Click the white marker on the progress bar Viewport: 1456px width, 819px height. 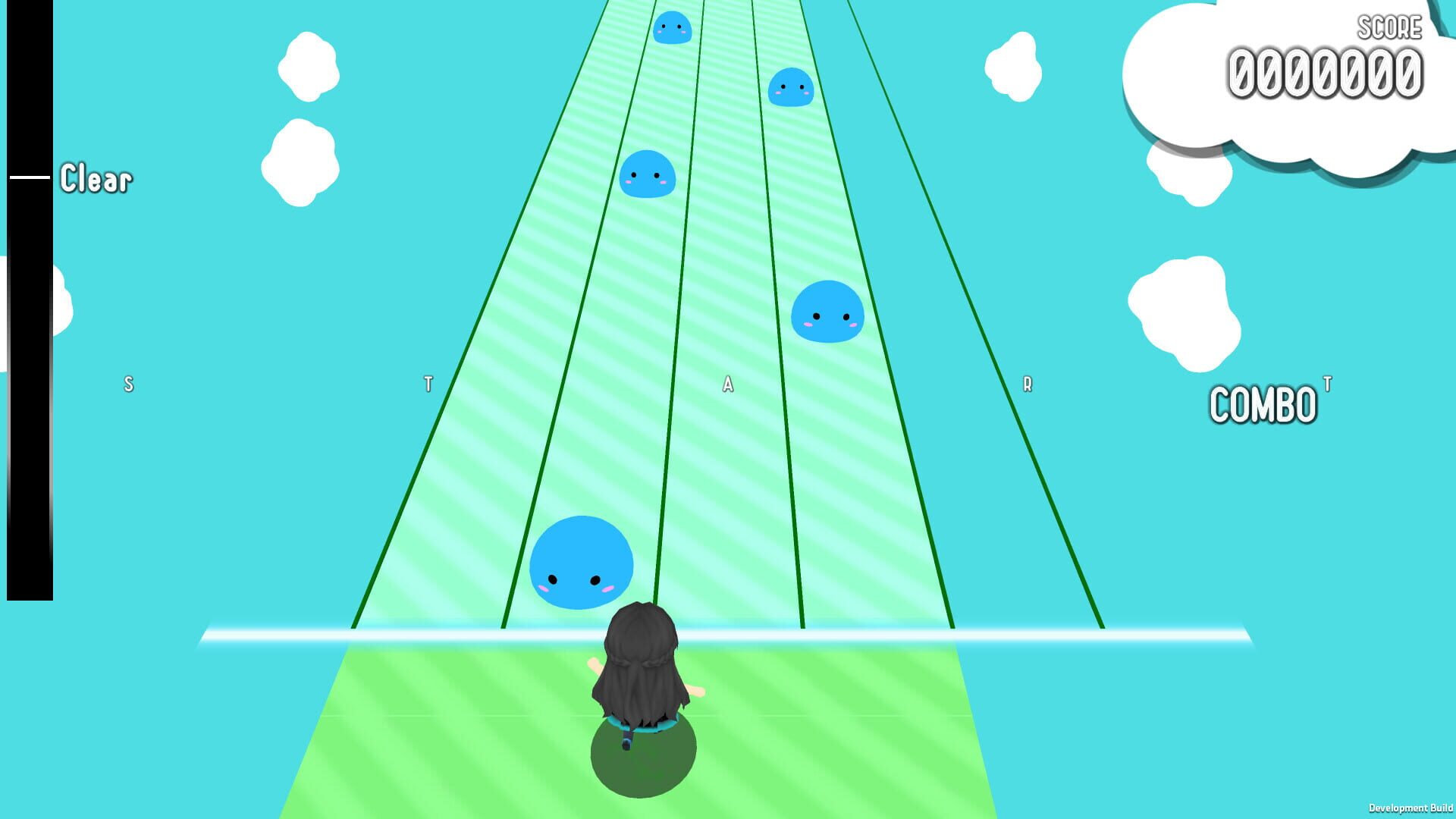29,176
